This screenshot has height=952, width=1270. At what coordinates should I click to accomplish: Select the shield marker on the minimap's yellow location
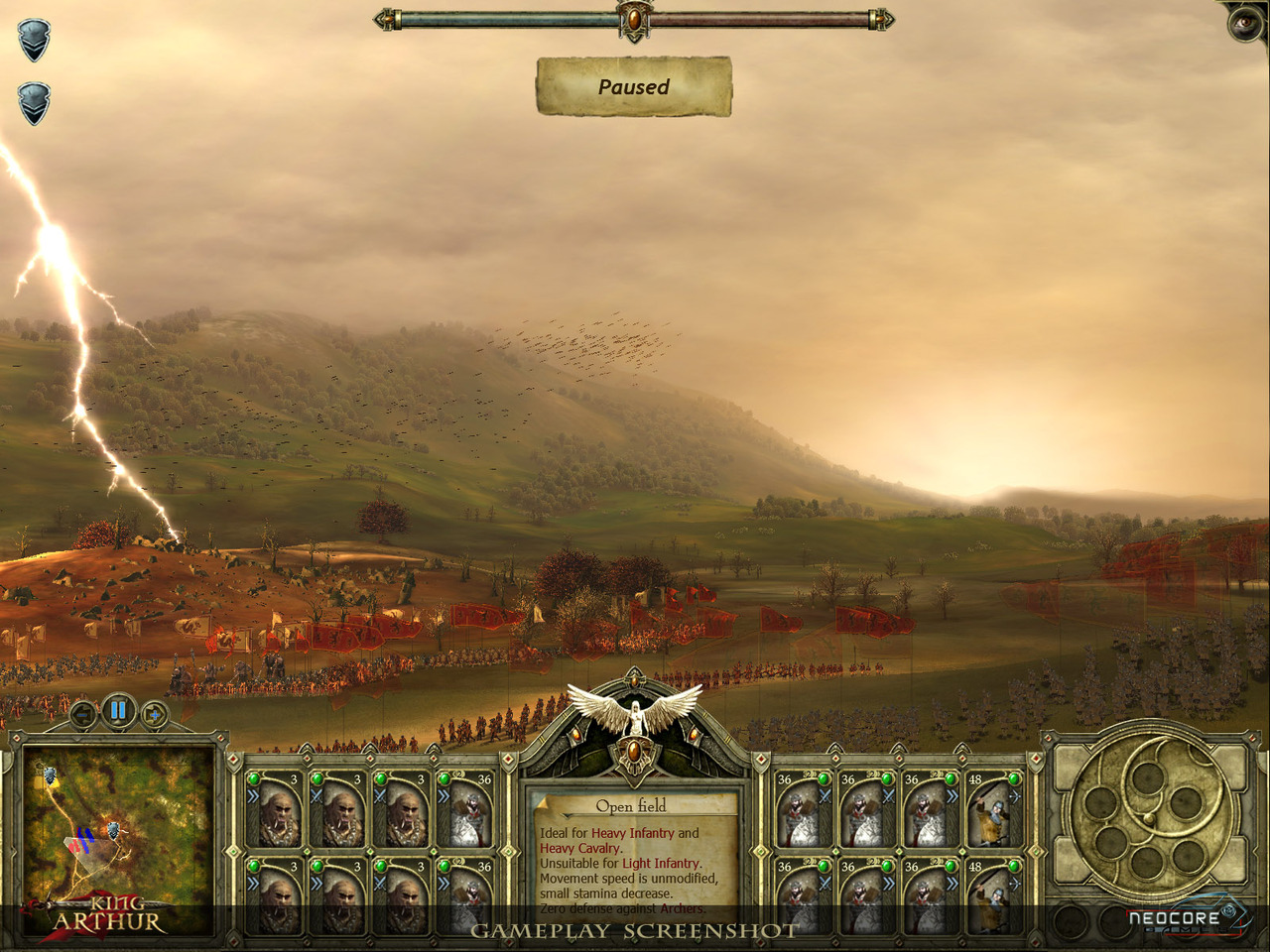[x=49, y=774]
